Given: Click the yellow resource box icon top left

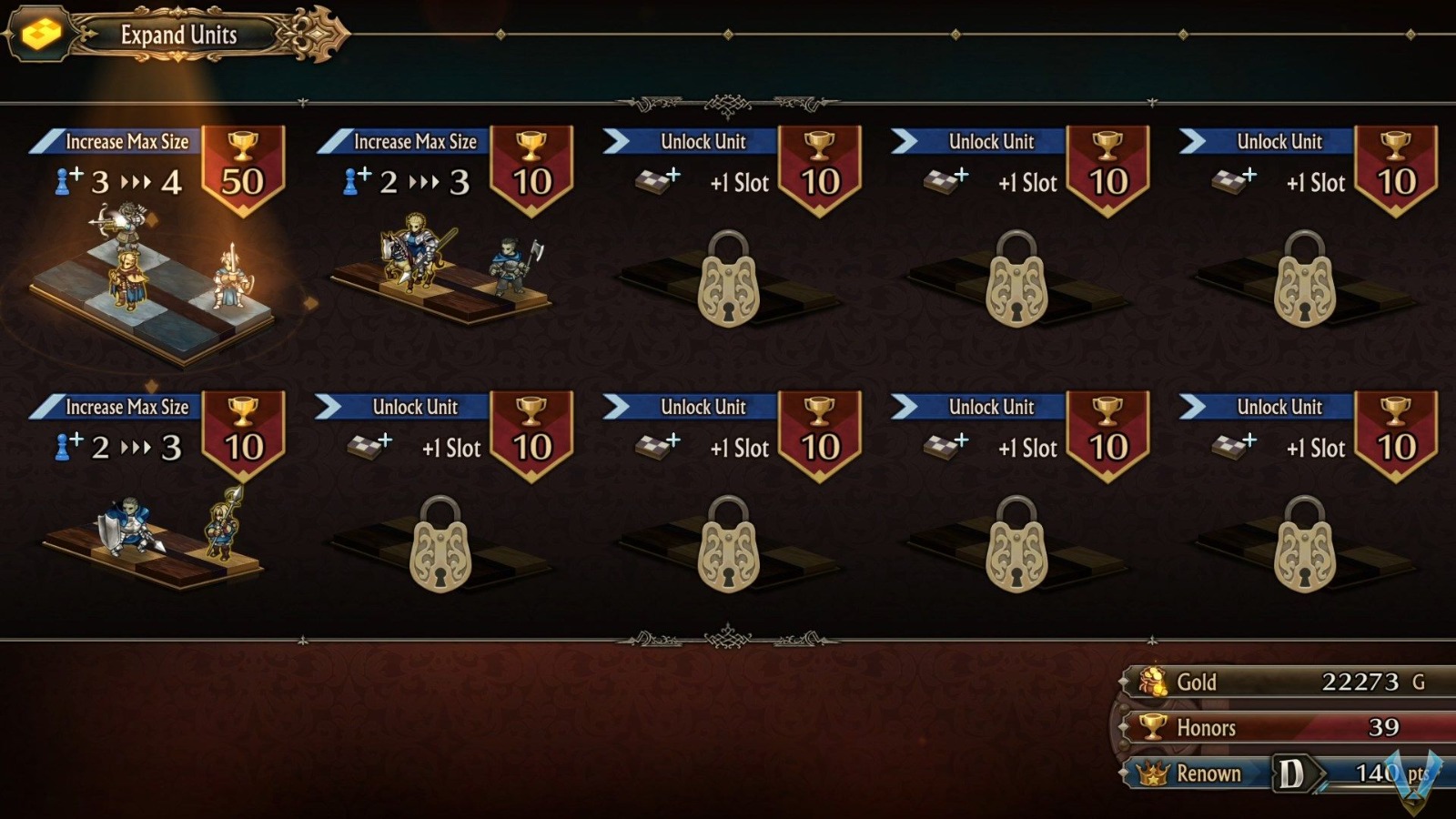Looking at the screenshot, I should (x=37, y=33).
